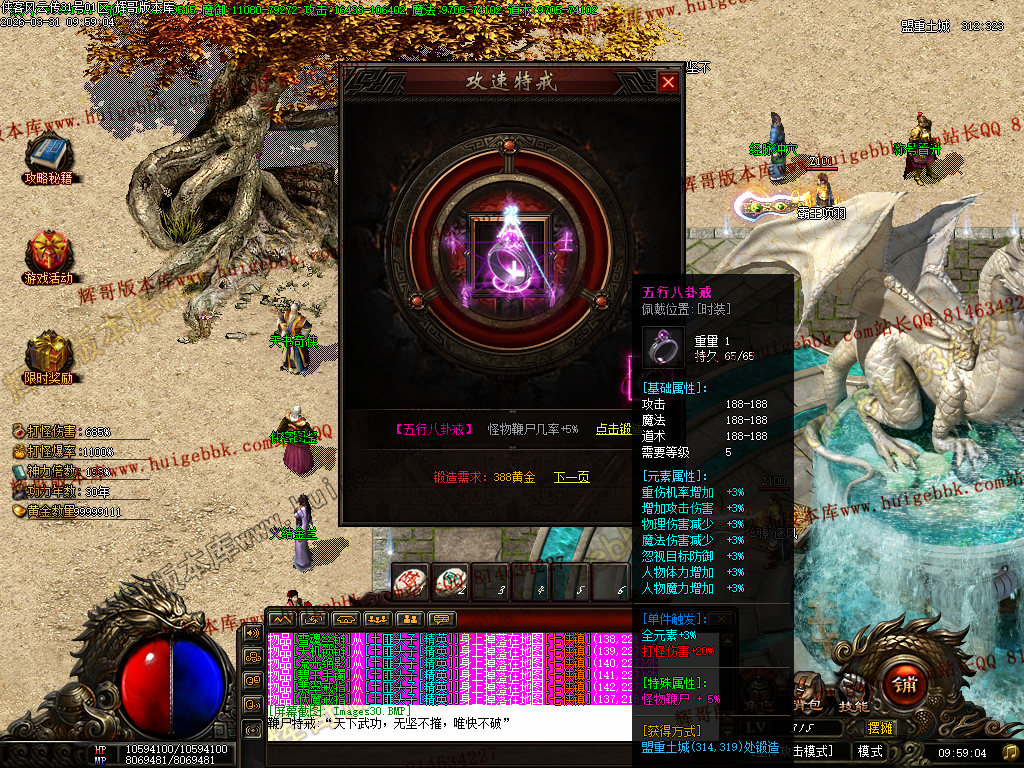1024x768 pixels.
Task: Go to next page via 下一页
Action: (x=572, y=477)
